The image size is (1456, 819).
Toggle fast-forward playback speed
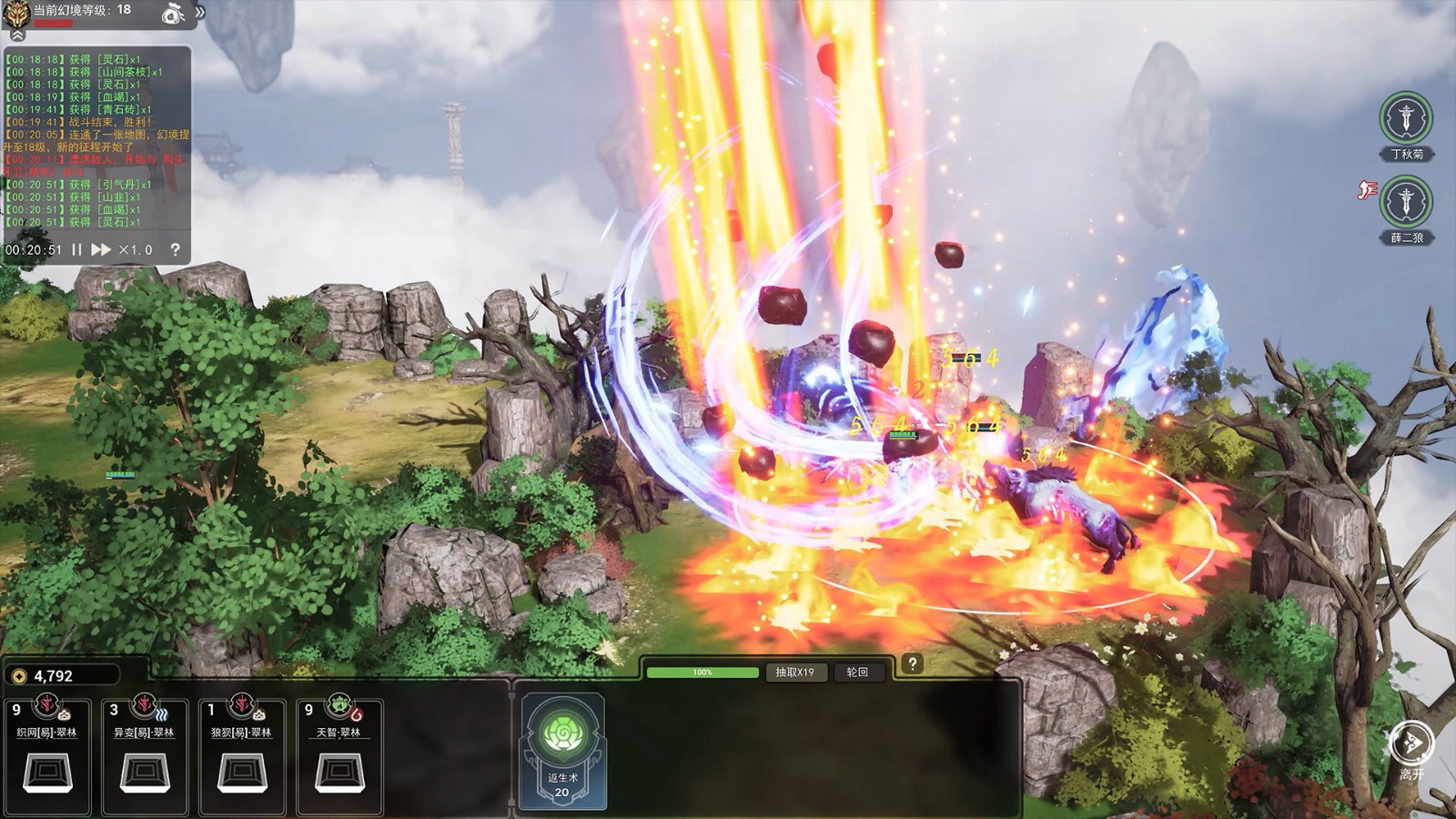click(102, 249)
